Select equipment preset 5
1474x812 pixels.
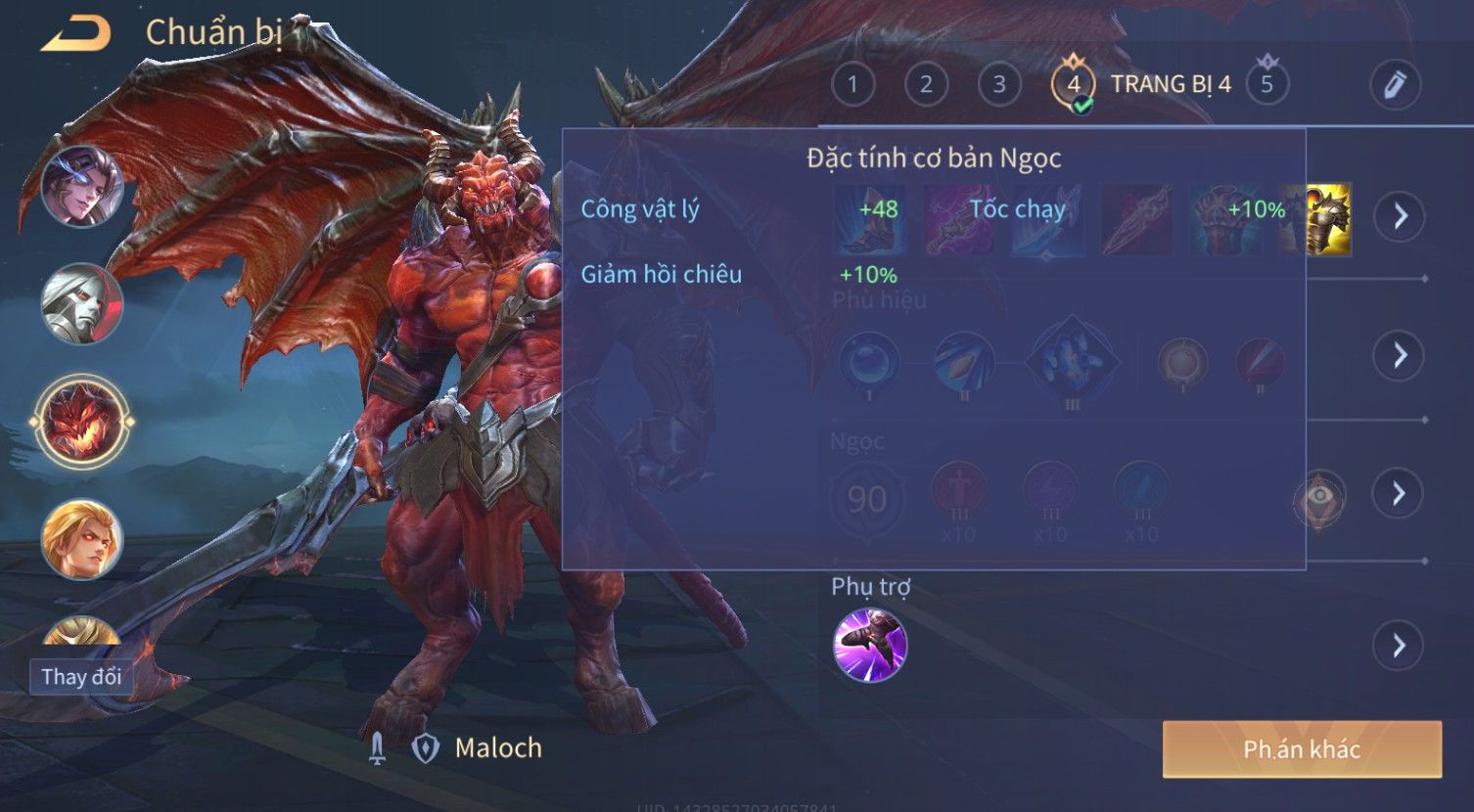pyautogui.click(x=1267, y=84)
